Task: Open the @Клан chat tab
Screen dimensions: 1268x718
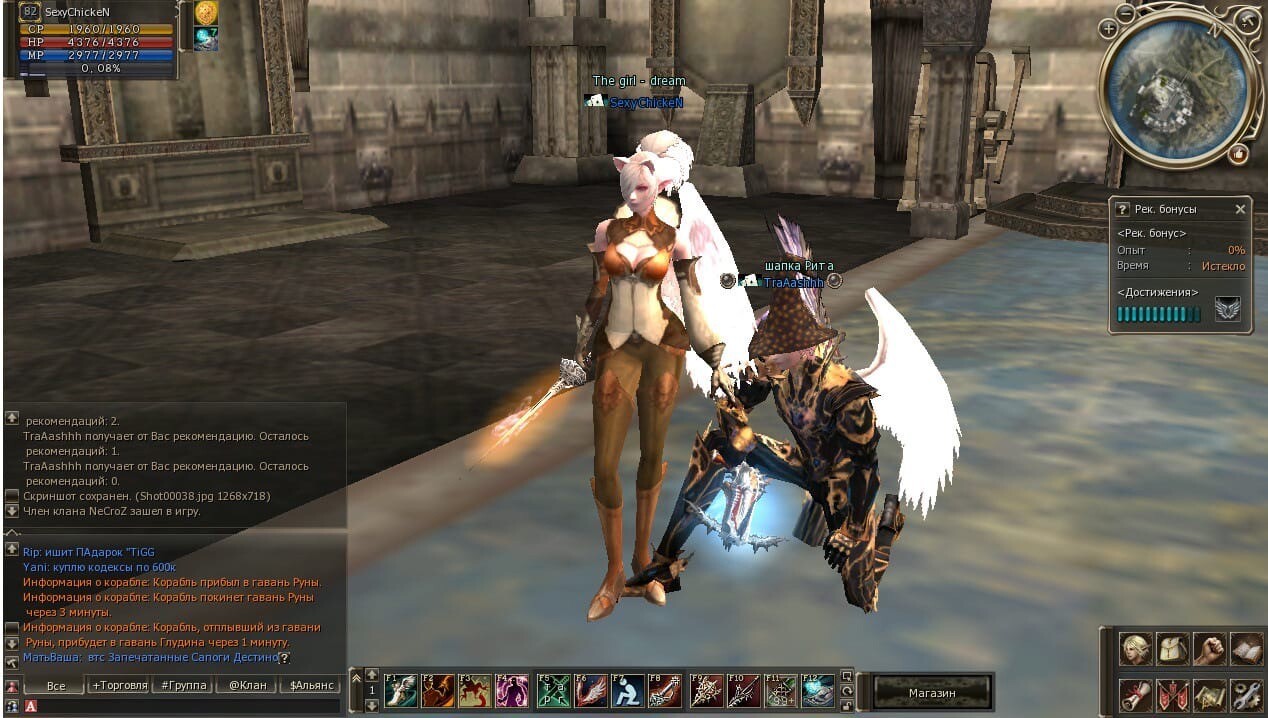Action: pyautogui.click(x=247, y=686)
